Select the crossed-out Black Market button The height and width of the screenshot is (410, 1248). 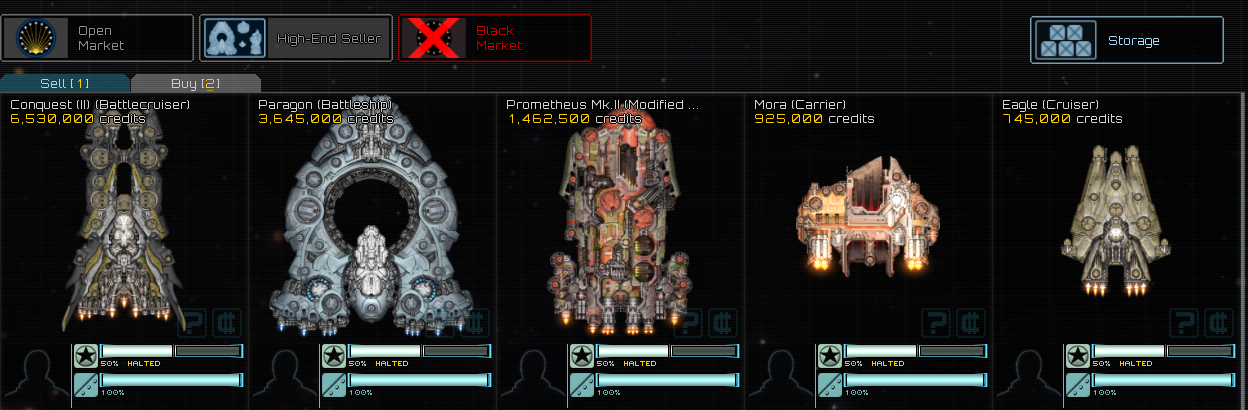(494, 38)
